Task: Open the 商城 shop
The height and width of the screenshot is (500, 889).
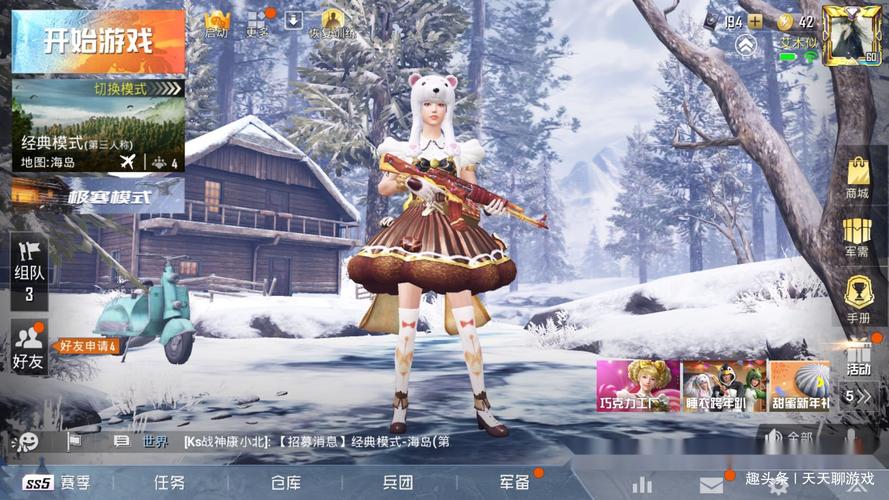Action: tap(857, 177)
